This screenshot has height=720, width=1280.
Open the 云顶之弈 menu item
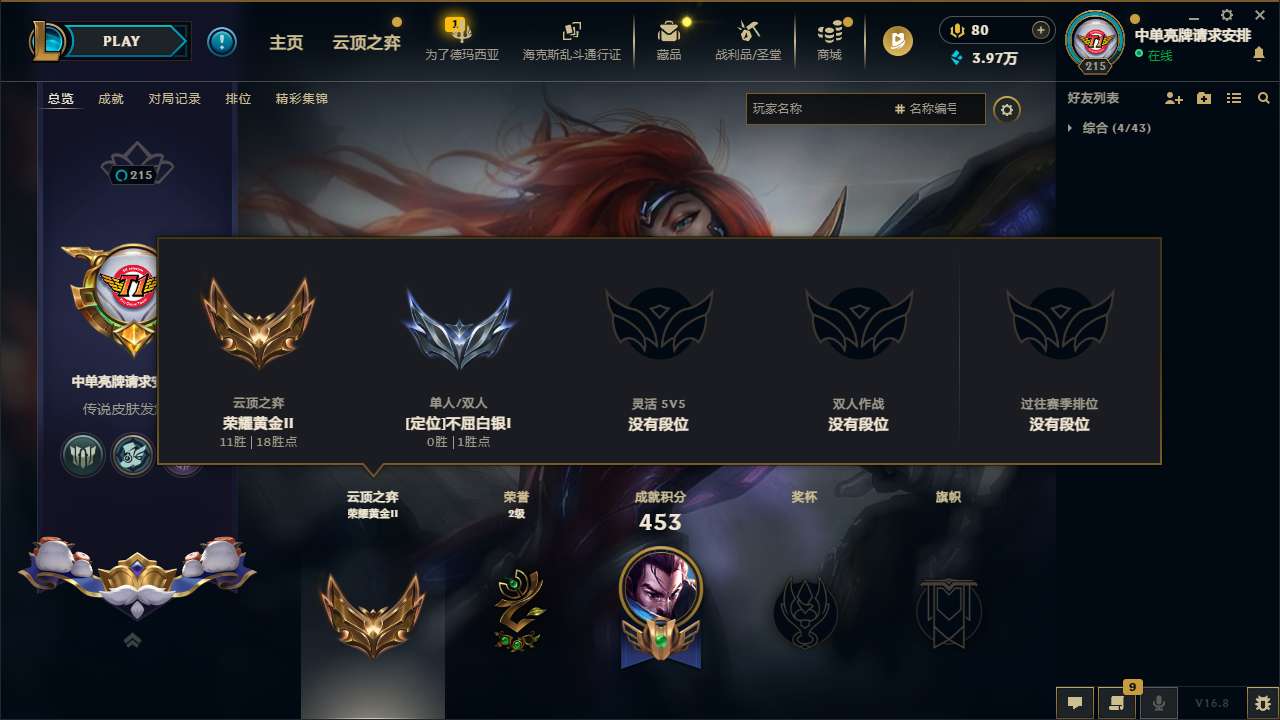point(367,42)
